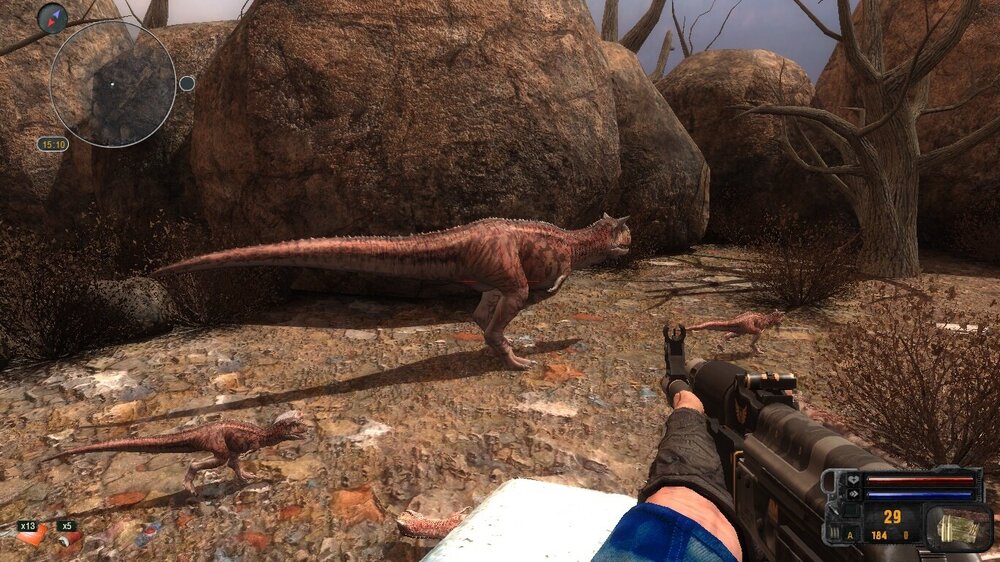Select the round indicator beside the minimap

pos(187,84)
